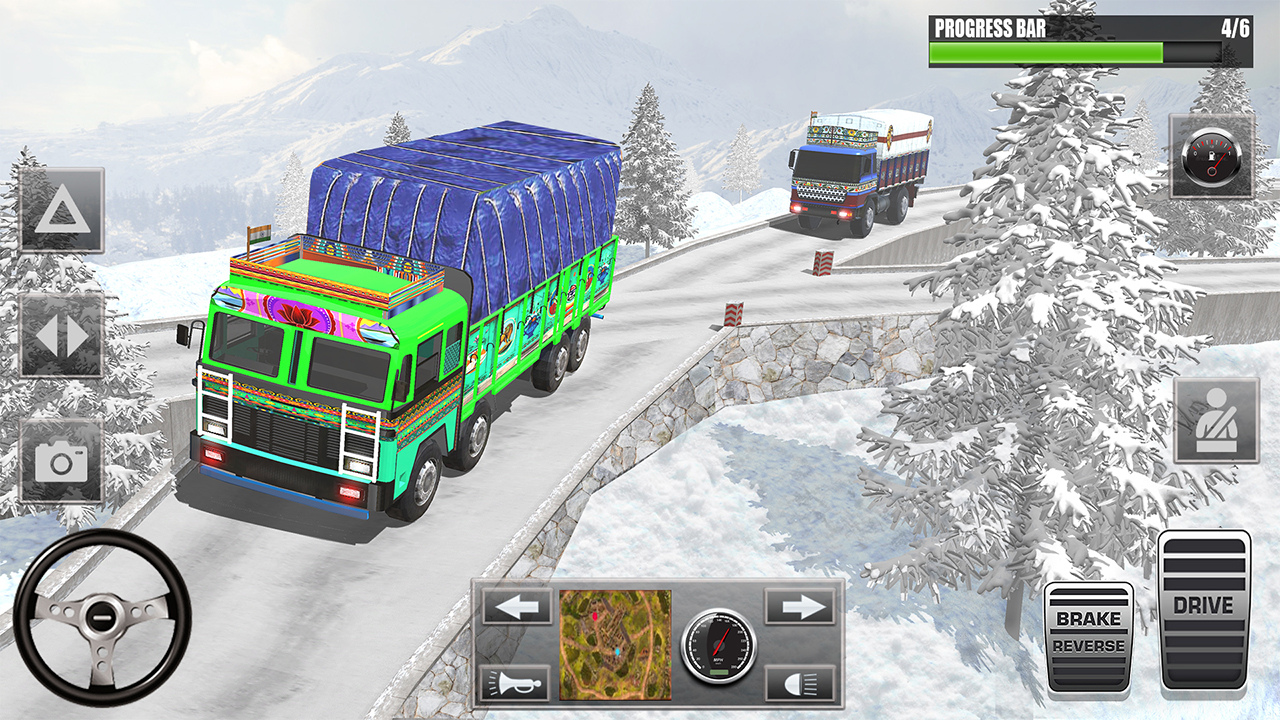The height and width of the screenshot is (720, 1280).
Task: Sound the horn button
Action: pos(516,683)
